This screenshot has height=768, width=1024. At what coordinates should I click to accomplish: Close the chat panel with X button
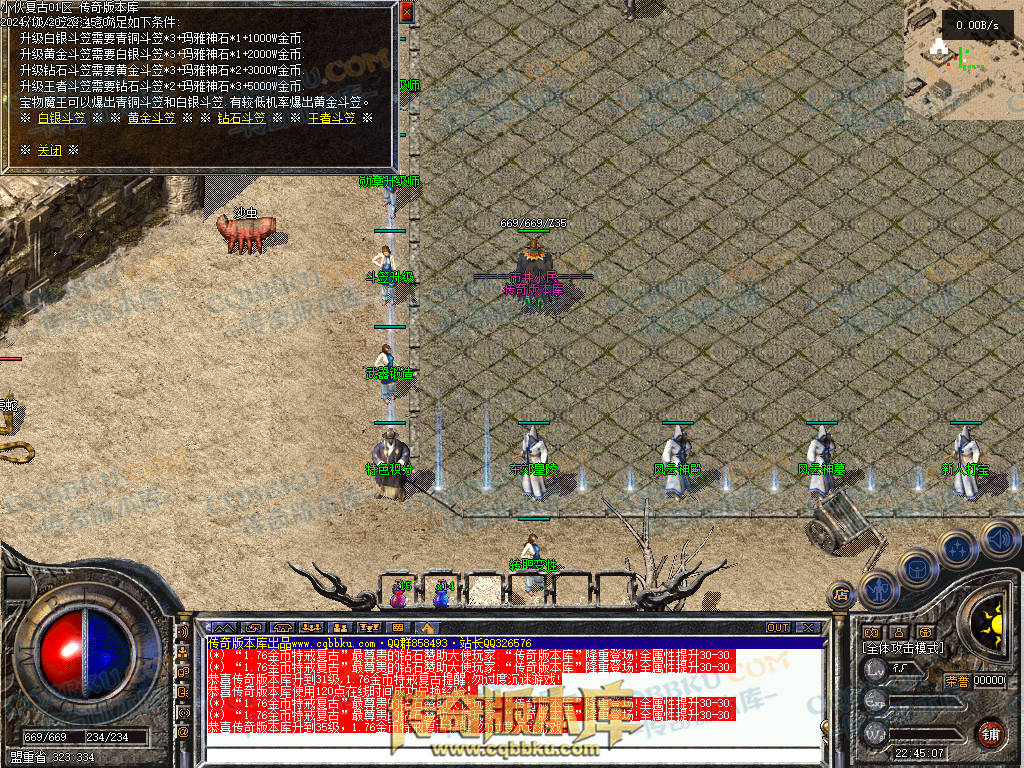pyautogui.click(x=807, y=628)
